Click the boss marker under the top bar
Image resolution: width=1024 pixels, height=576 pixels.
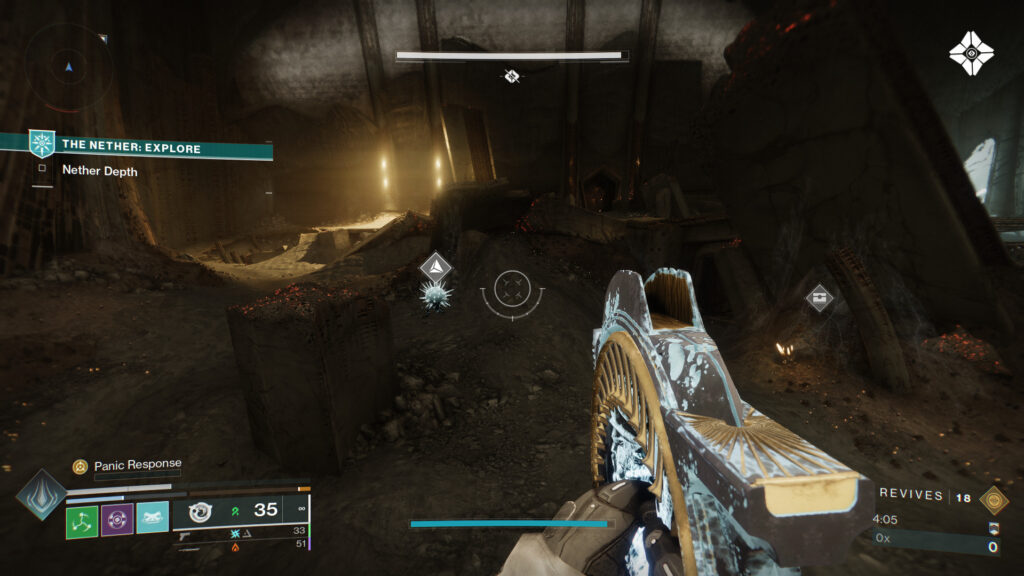click(x=511, y=75)
